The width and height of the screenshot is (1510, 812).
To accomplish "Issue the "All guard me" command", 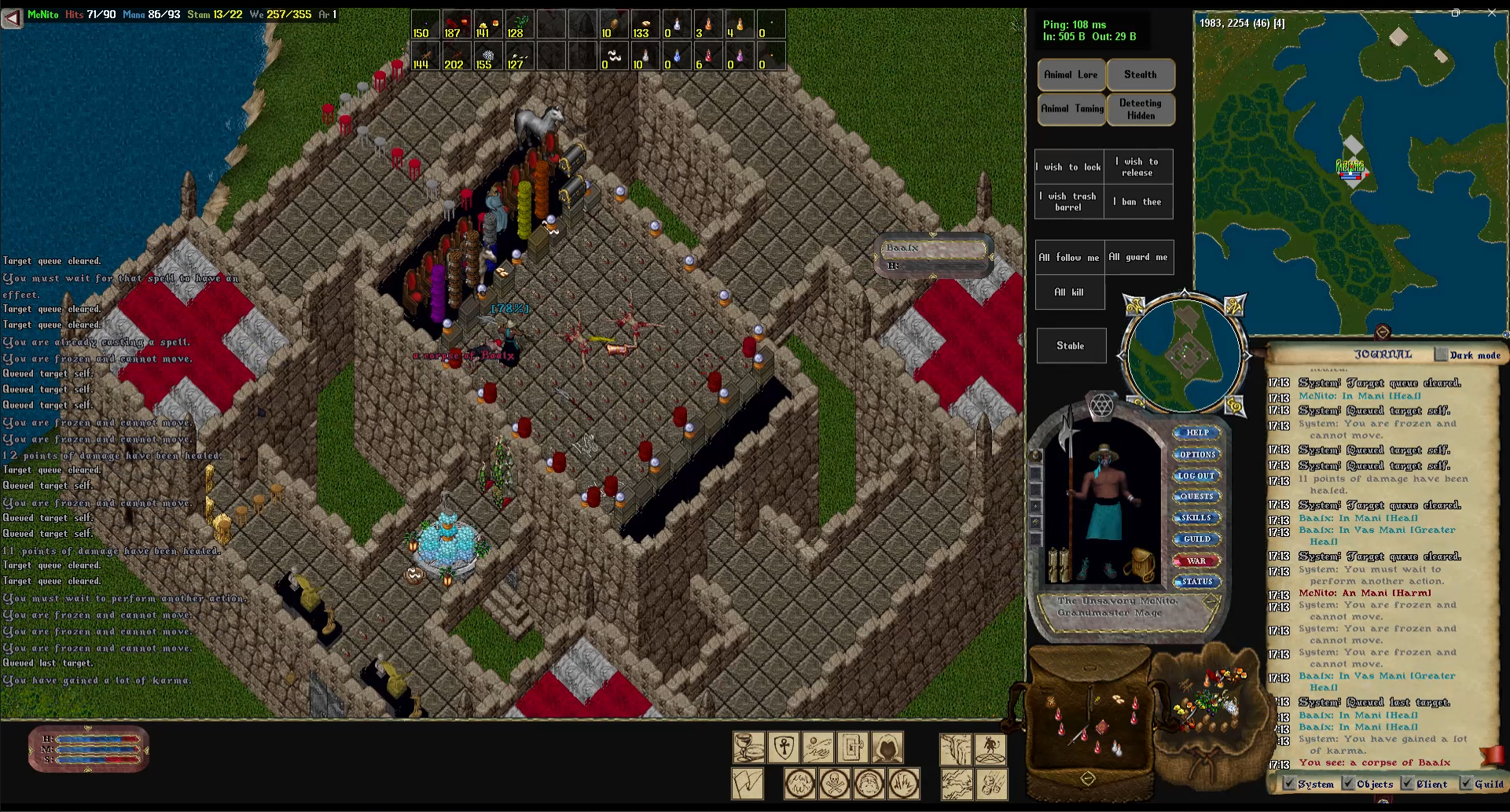I will 1138,257.
